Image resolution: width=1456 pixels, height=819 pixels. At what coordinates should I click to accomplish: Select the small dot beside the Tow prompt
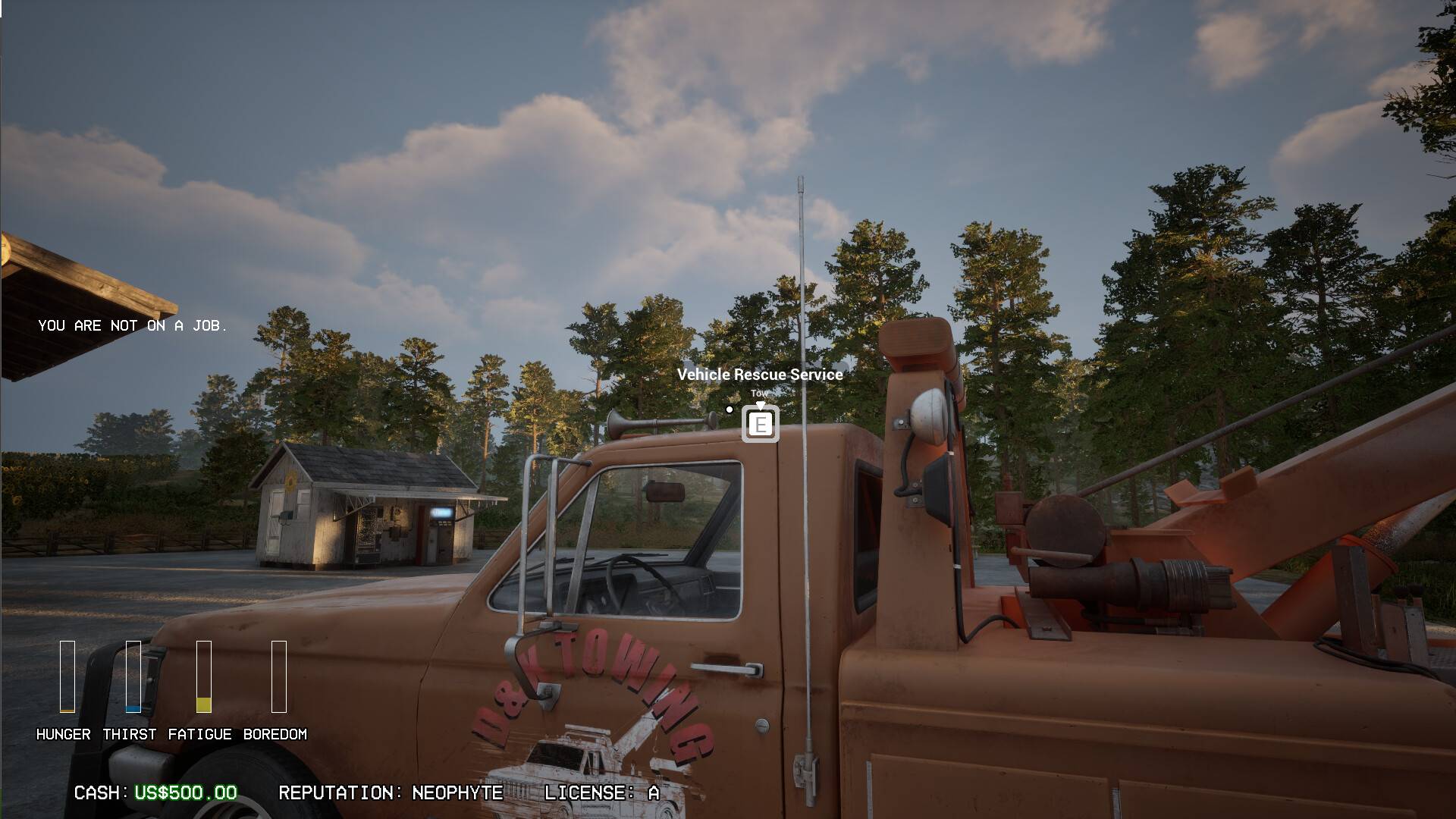pos(730,409)
